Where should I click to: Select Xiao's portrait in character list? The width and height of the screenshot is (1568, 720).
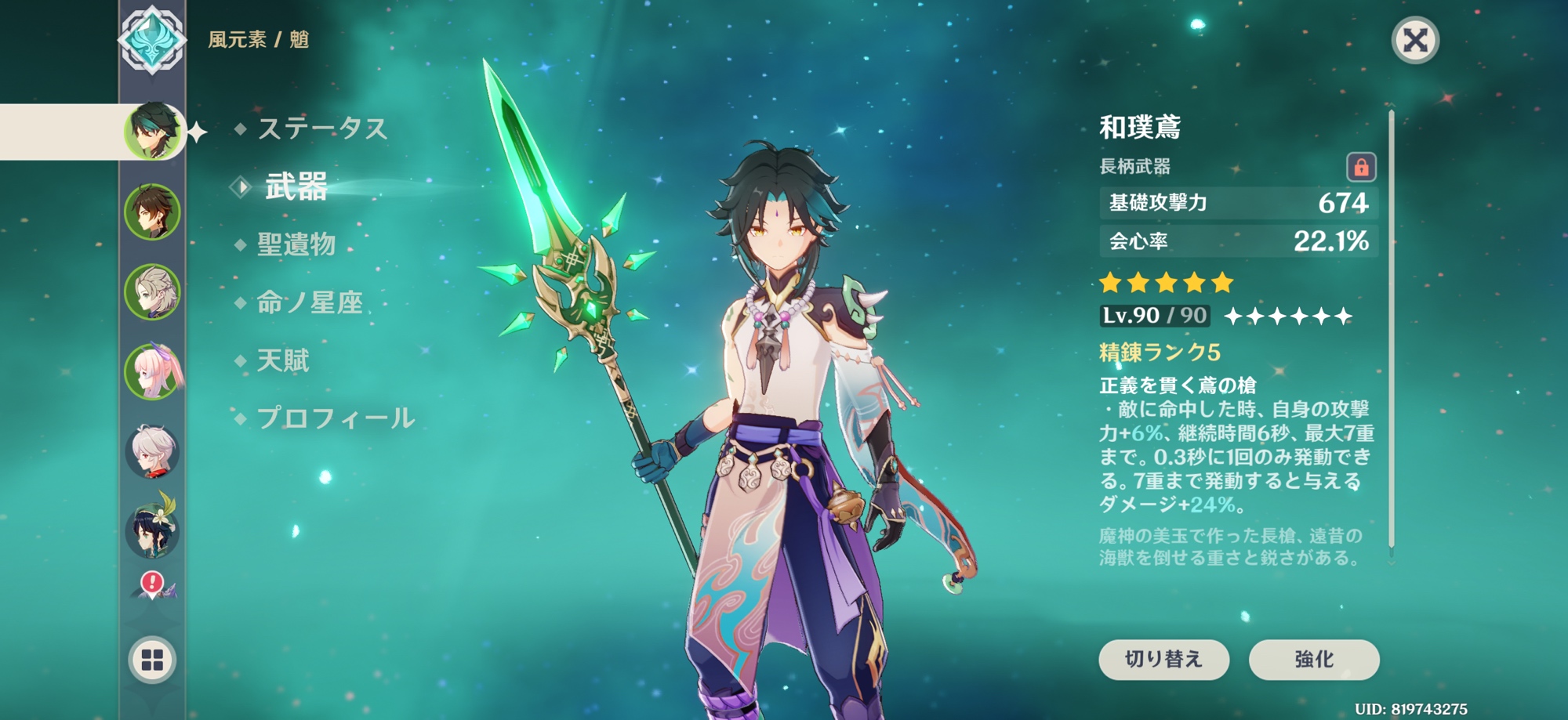(x=153, y=131)
